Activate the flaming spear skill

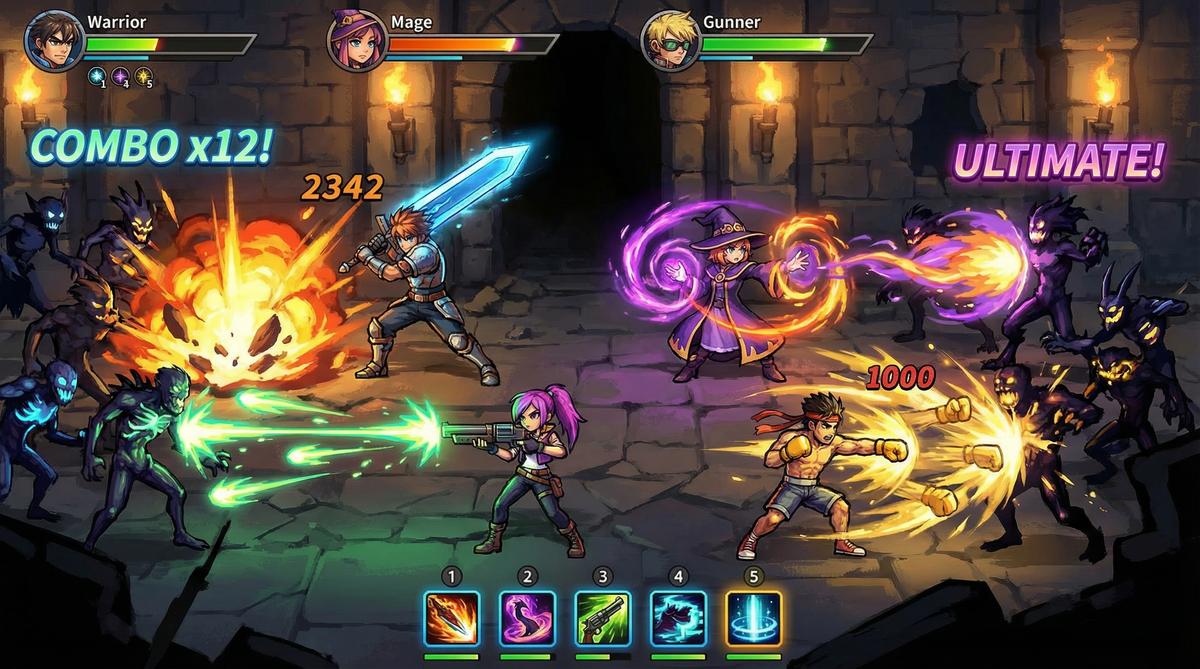click(x=452, y=618)
